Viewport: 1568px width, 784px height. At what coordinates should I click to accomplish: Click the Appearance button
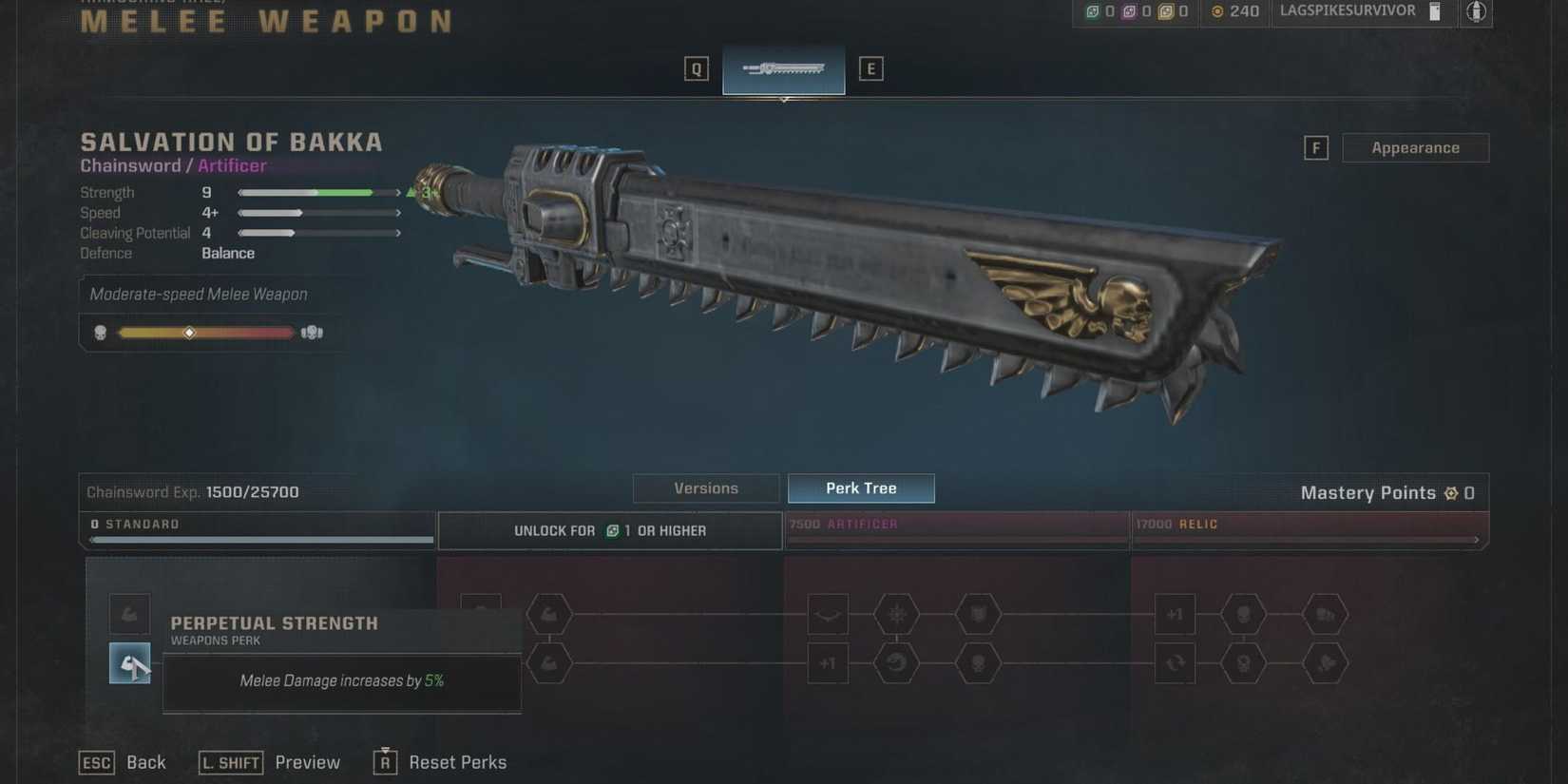1415,147
